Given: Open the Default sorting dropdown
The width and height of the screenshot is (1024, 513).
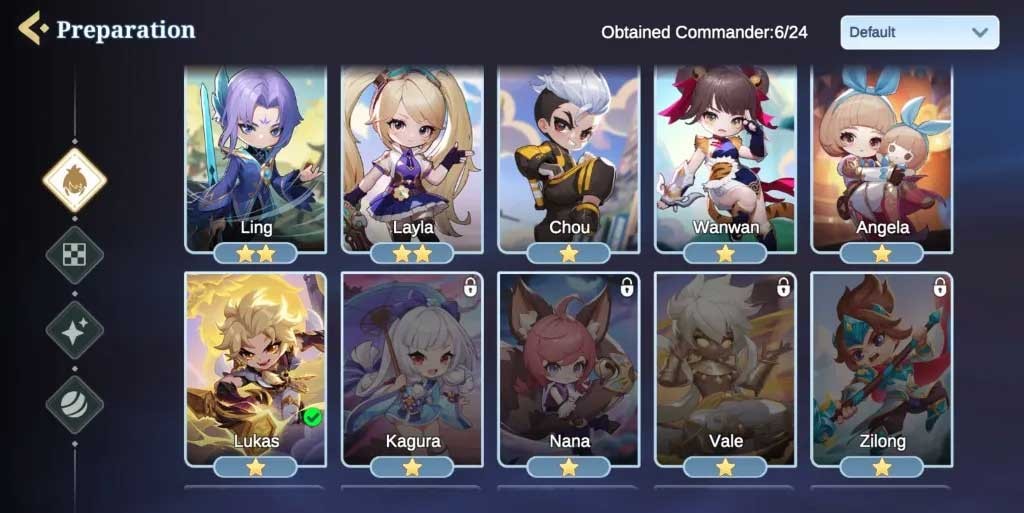Looking at the screenshot, I should pyautogui.click(x=919, y=32).
